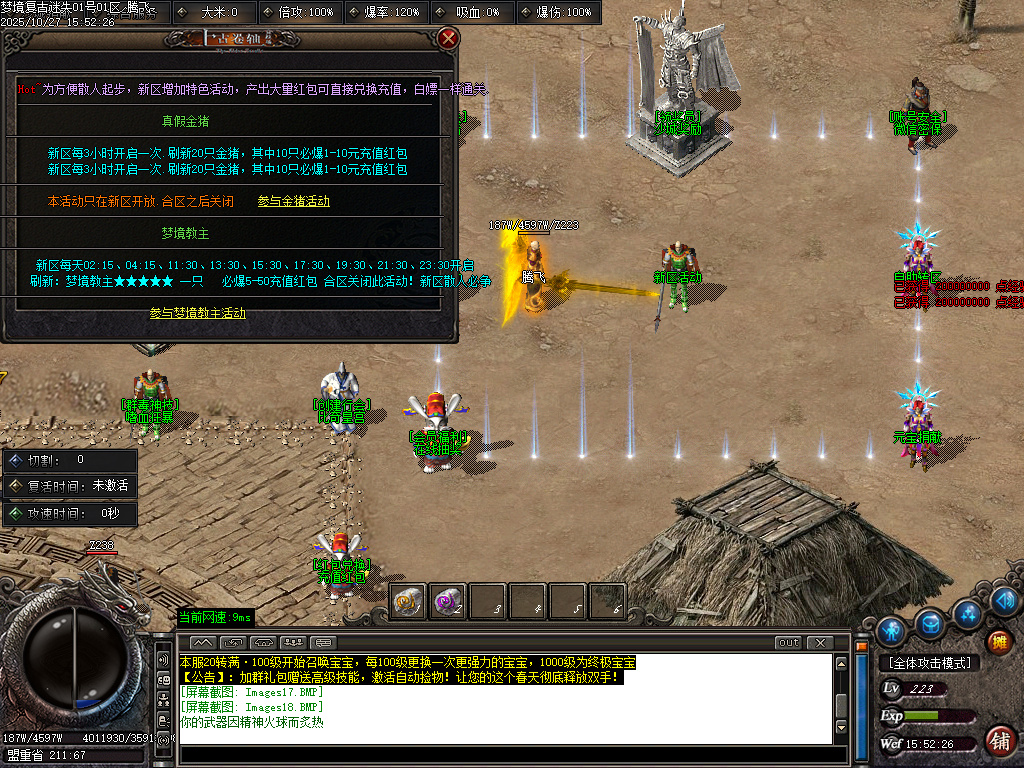1024x768 pixels.
Task: Close the activity announcement panel
Action: point(448,39)
